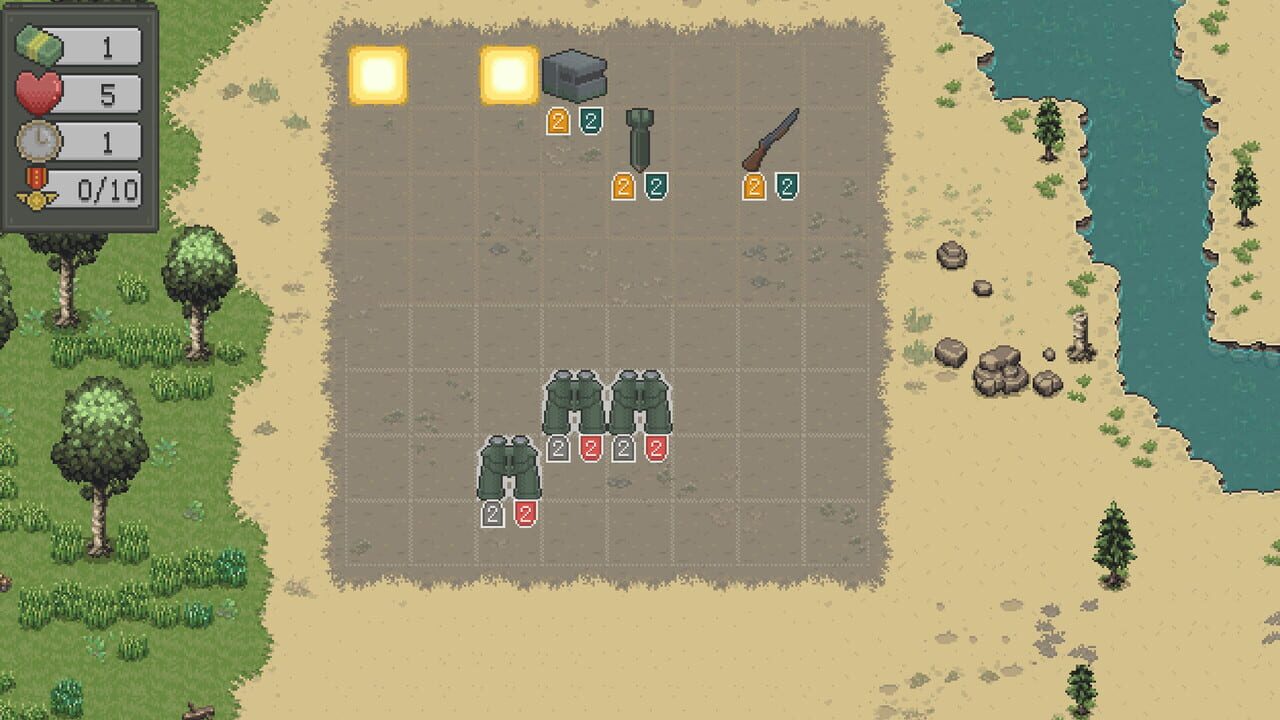The height and width of the screenshot is (720, 1280).
Task: Select the rightmost binoculars unit
Action: (x=642, y=400)
